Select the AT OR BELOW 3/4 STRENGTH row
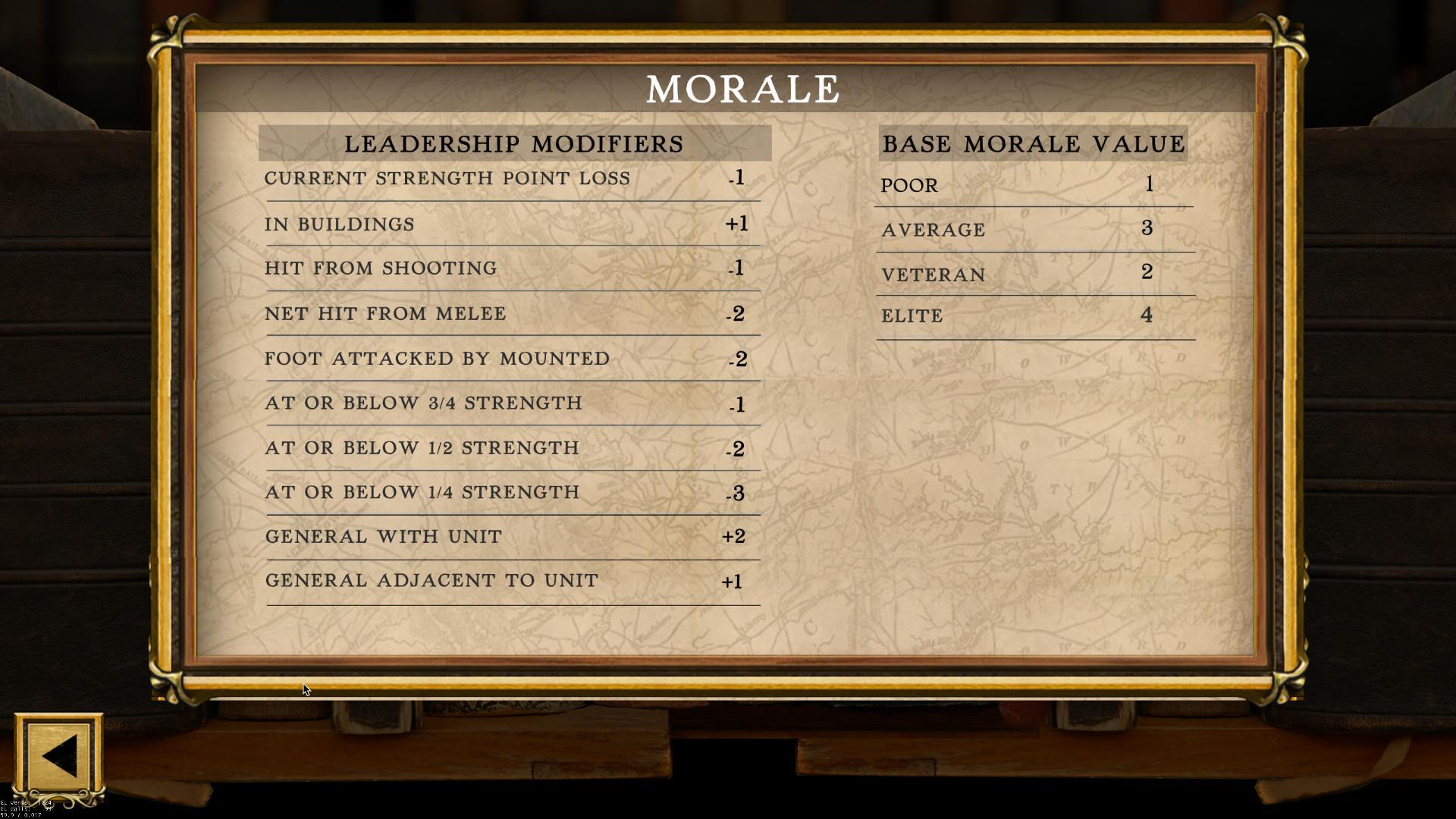This screenshot has width=1456, height=819. (423, 403)
